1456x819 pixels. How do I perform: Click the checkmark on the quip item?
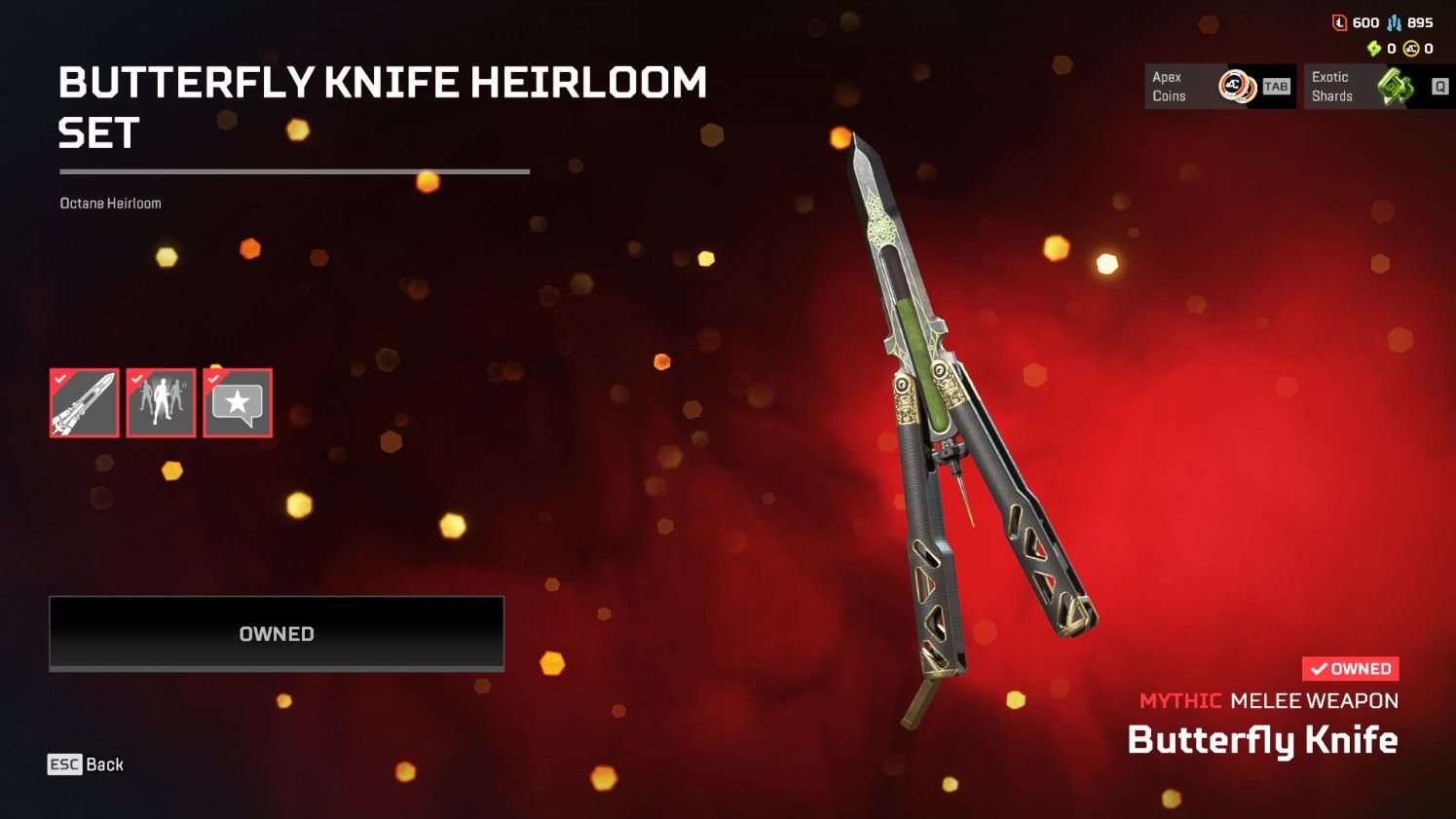click(212, 378)
